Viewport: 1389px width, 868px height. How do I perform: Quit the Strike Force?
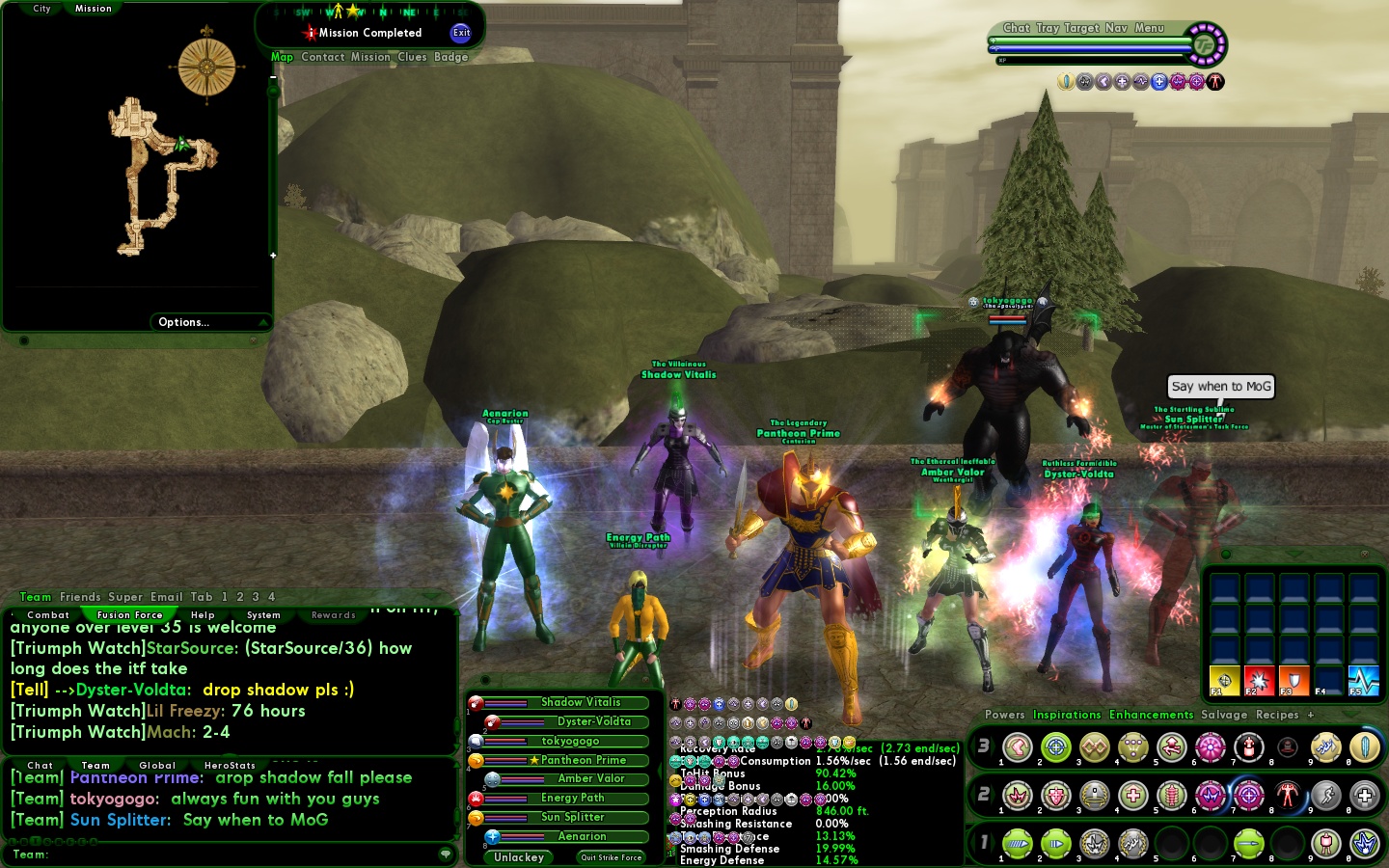coord(611,857)
